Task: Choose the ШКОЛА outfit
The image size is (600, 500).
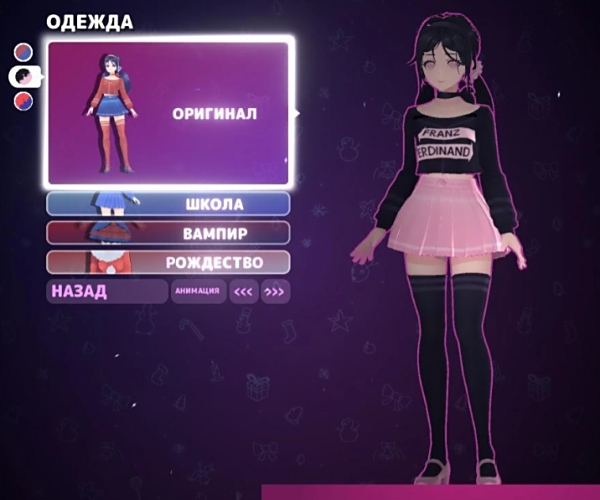Action: tap(168, 204)
